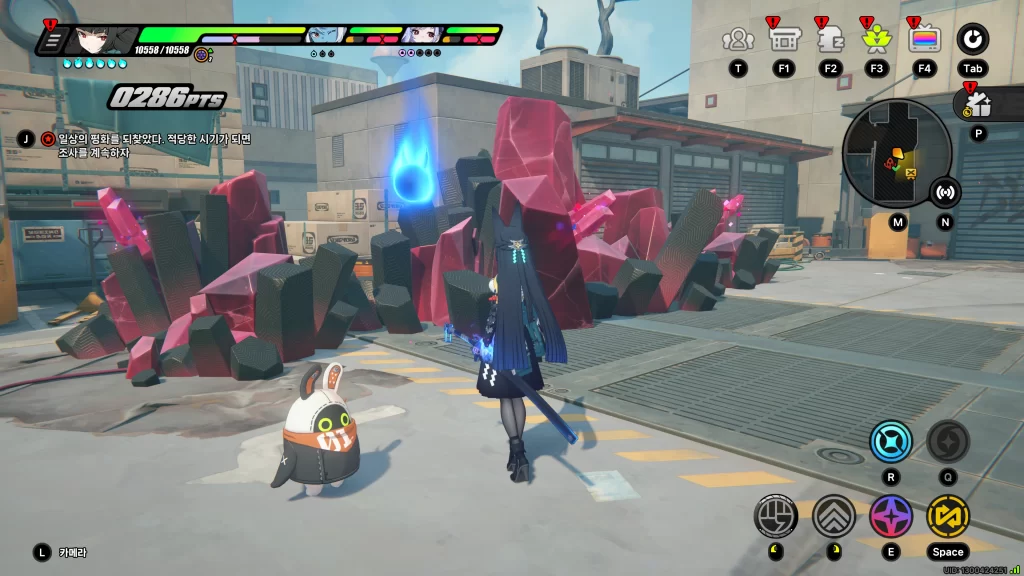Open the friends icon with three silhouettes
This screenshot has width=1024, height=576.
738,39
